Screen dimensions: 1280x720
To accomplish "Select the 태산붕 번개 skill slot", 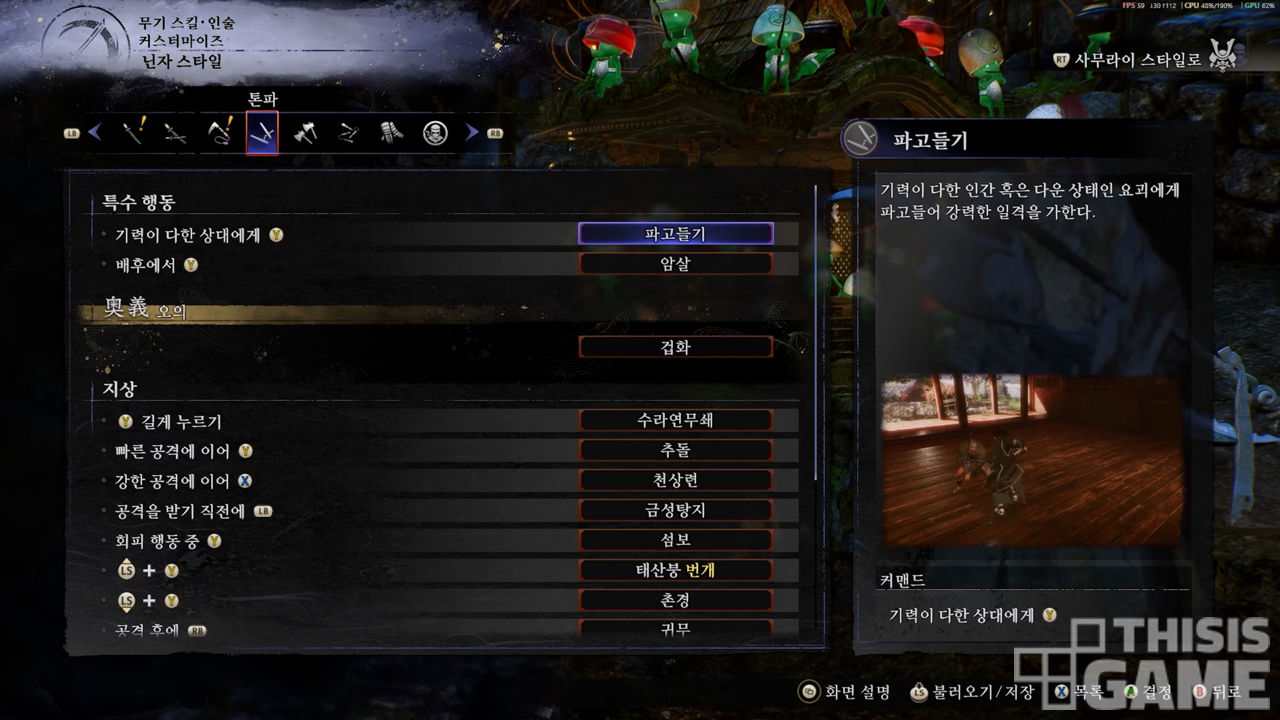I will [676, 570].
